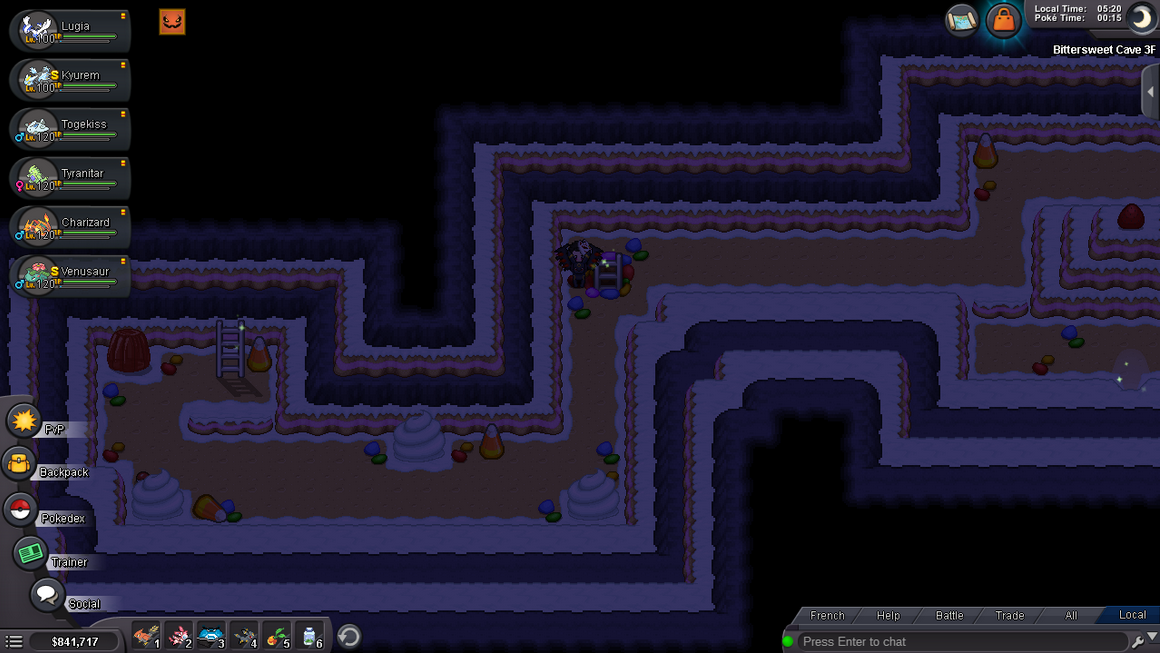This screenshot has height=653, width=1160.
Task: Open the Social menu
Action: [x=46, y=595]
